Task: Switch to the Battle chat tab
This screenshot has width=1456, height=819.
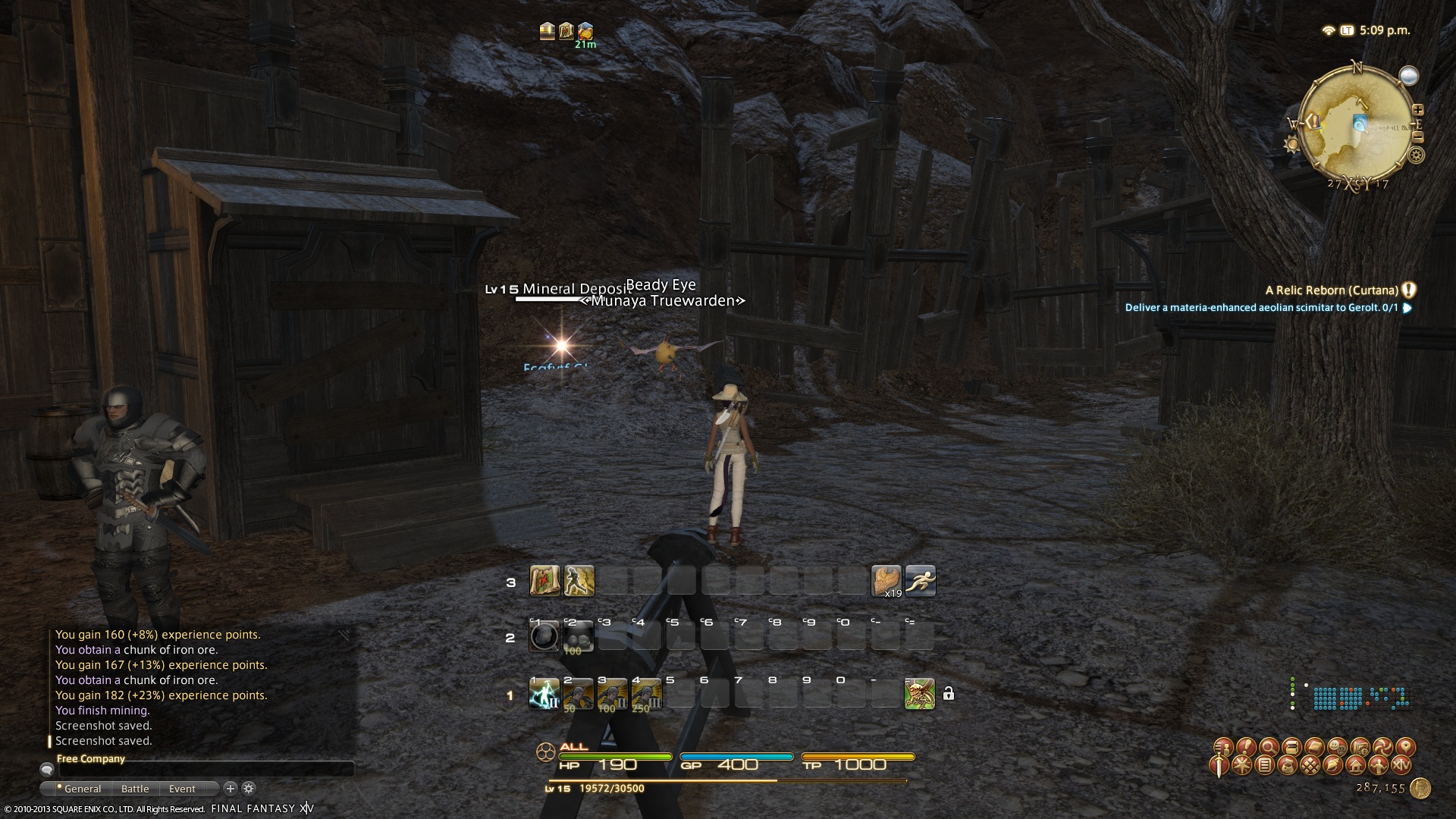Action: (135, 789)
